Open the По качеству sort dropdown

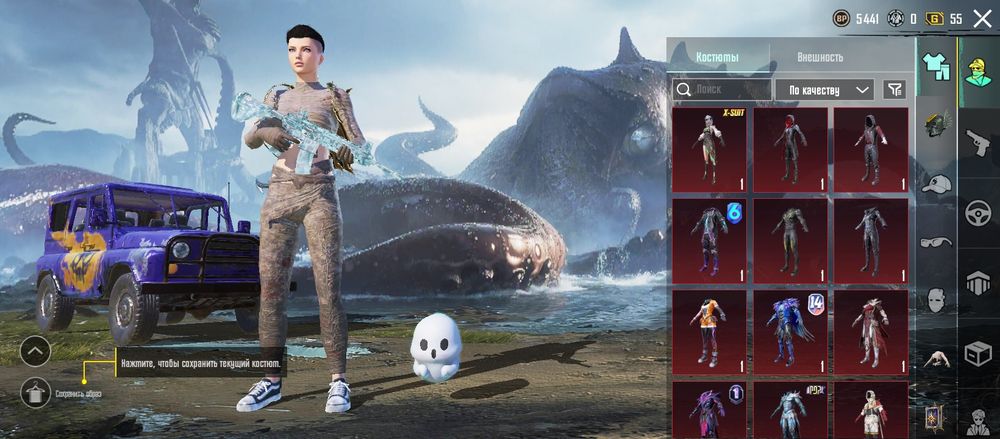[825, 90]
